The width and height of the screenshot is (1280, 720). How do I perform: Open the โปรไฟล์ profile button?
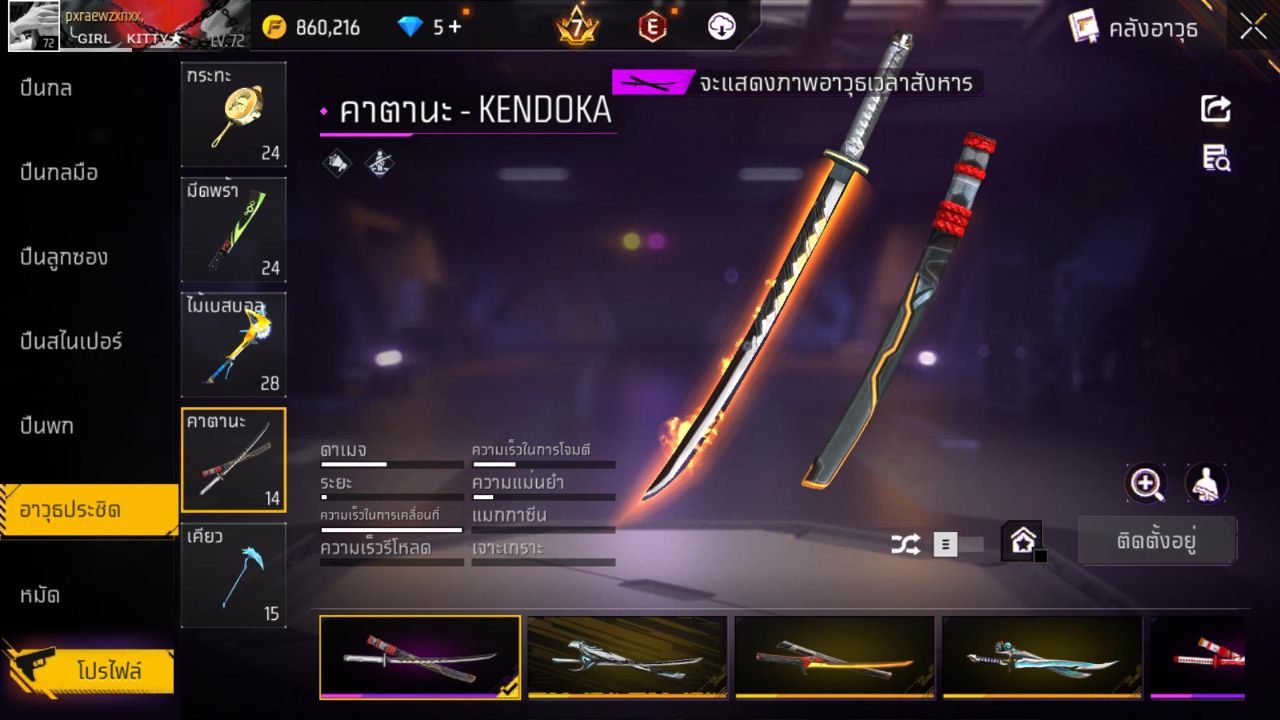coord(110,671)
